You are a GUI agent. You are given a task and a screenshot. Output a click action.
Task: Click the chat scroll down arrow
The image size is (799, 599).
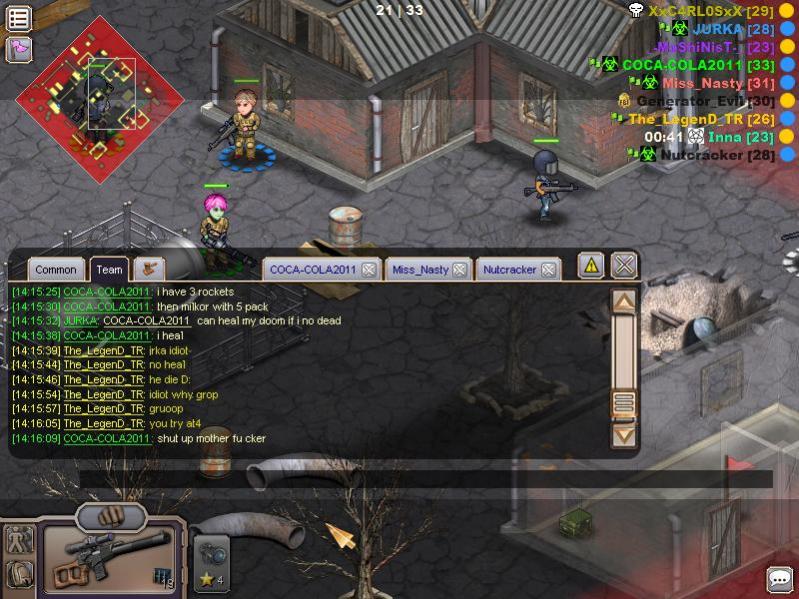click(624, 435)
